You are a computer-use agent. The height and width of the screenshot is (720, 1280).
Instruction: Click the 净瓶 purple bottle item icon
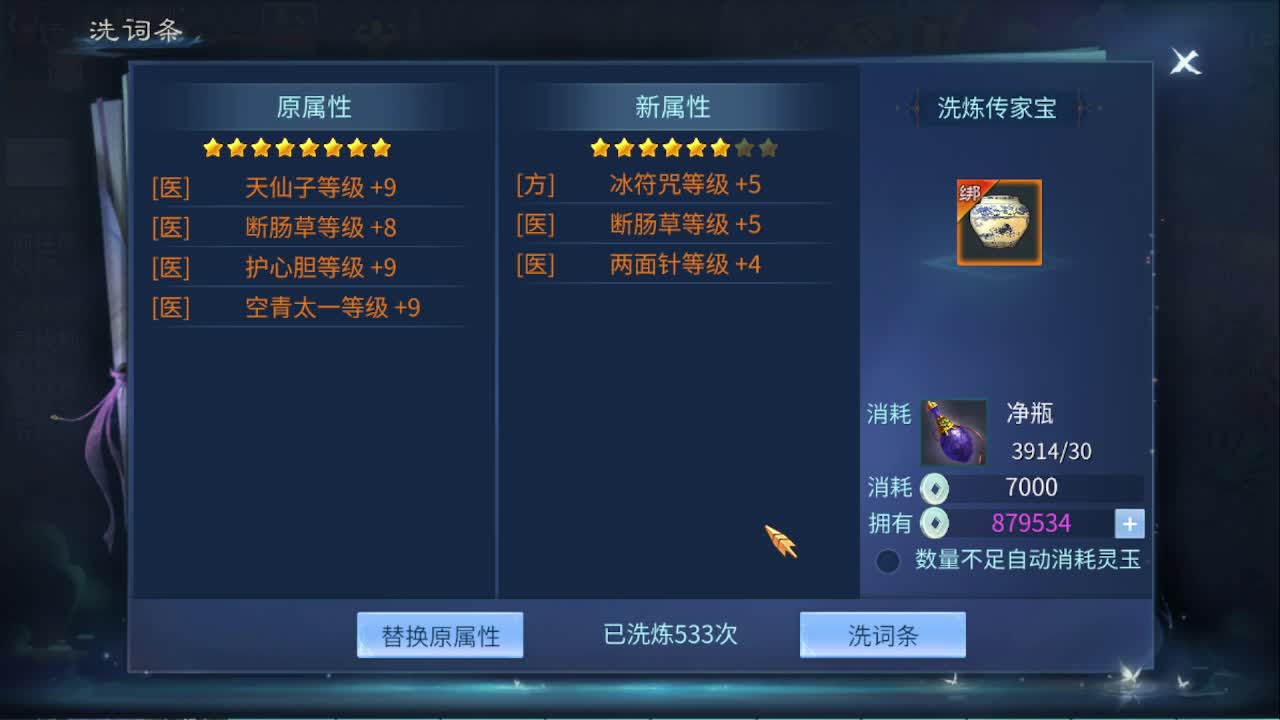(x=952, y=431)
